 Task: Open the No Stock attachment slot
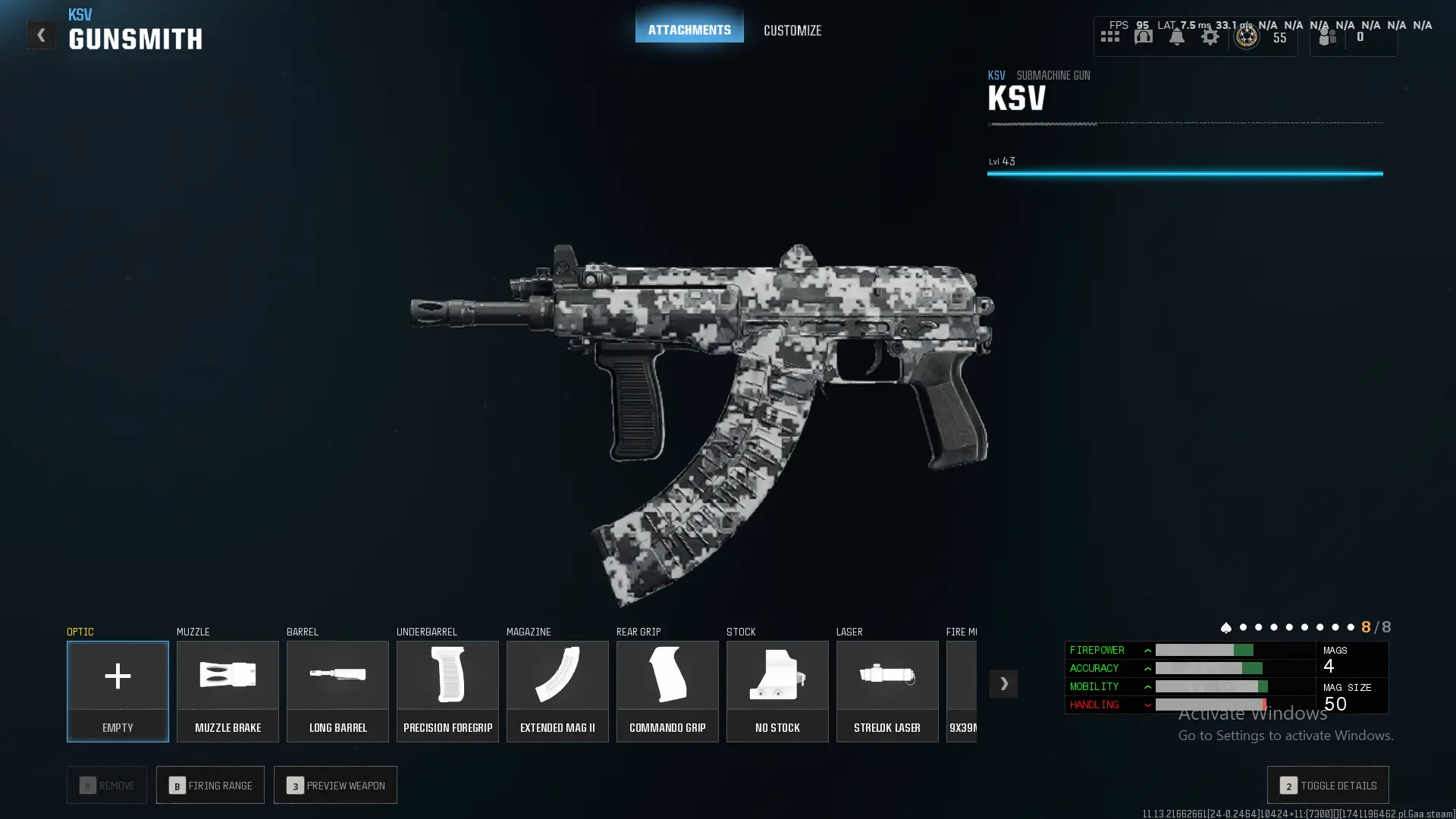point(777,691)
